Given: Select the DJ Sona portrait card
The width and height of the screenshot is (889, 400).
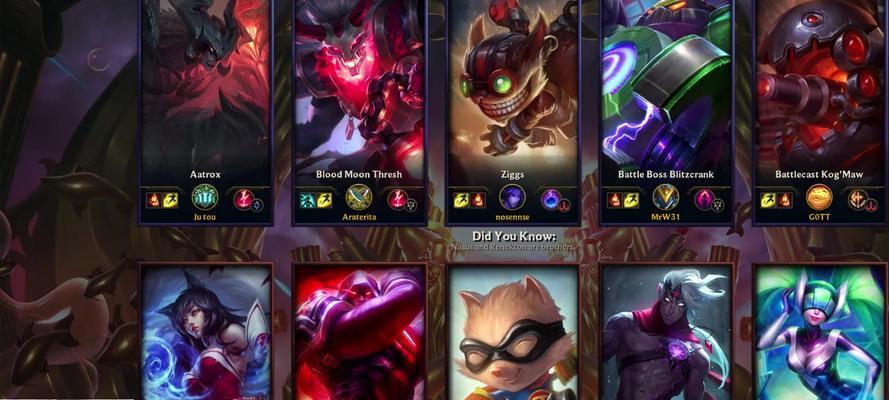Looking at the screenshot, I should coord(819,332).
